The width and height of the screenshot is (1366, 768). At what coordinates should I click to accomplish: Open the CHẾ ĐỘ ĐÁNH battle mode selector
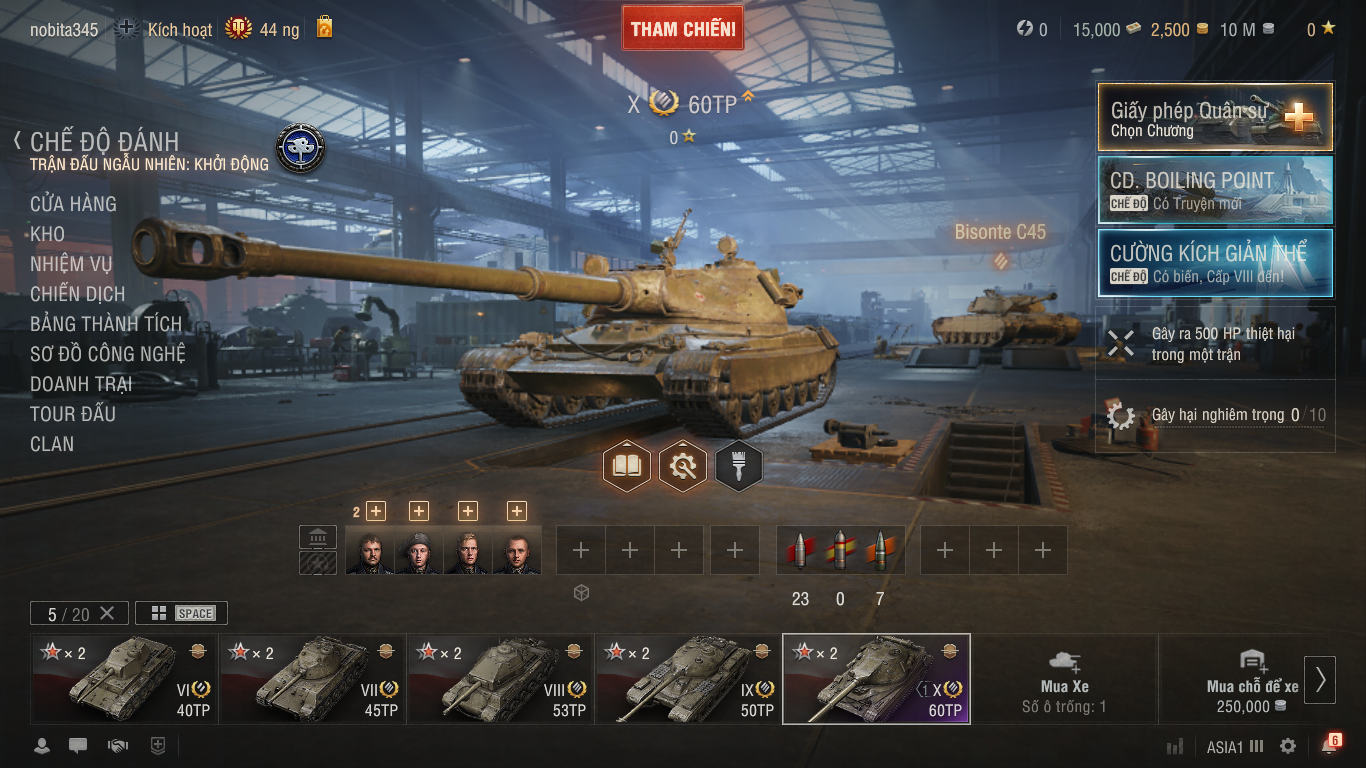[x=104, y=142]
